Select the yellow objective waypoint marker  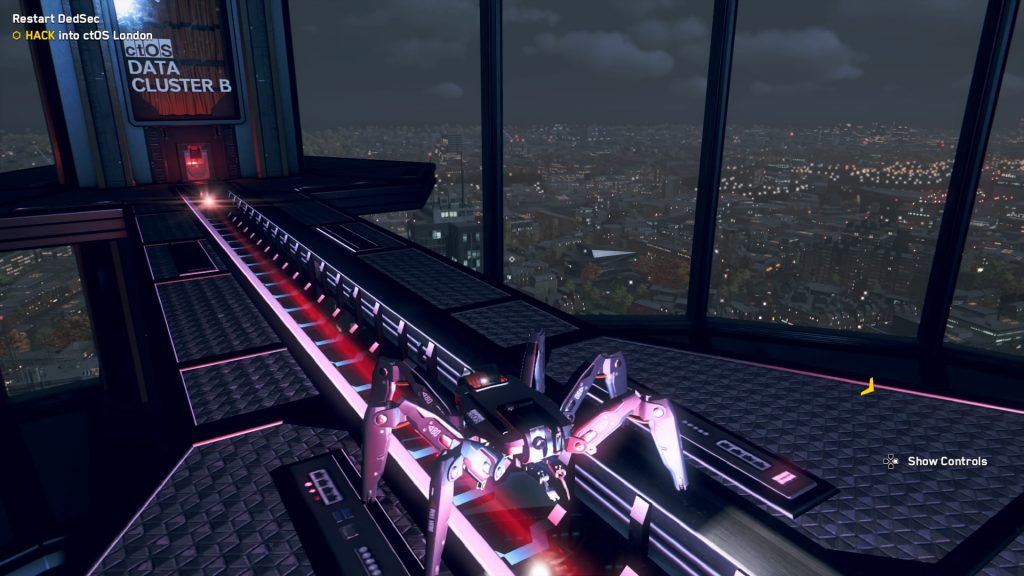[x=868, y=387]
